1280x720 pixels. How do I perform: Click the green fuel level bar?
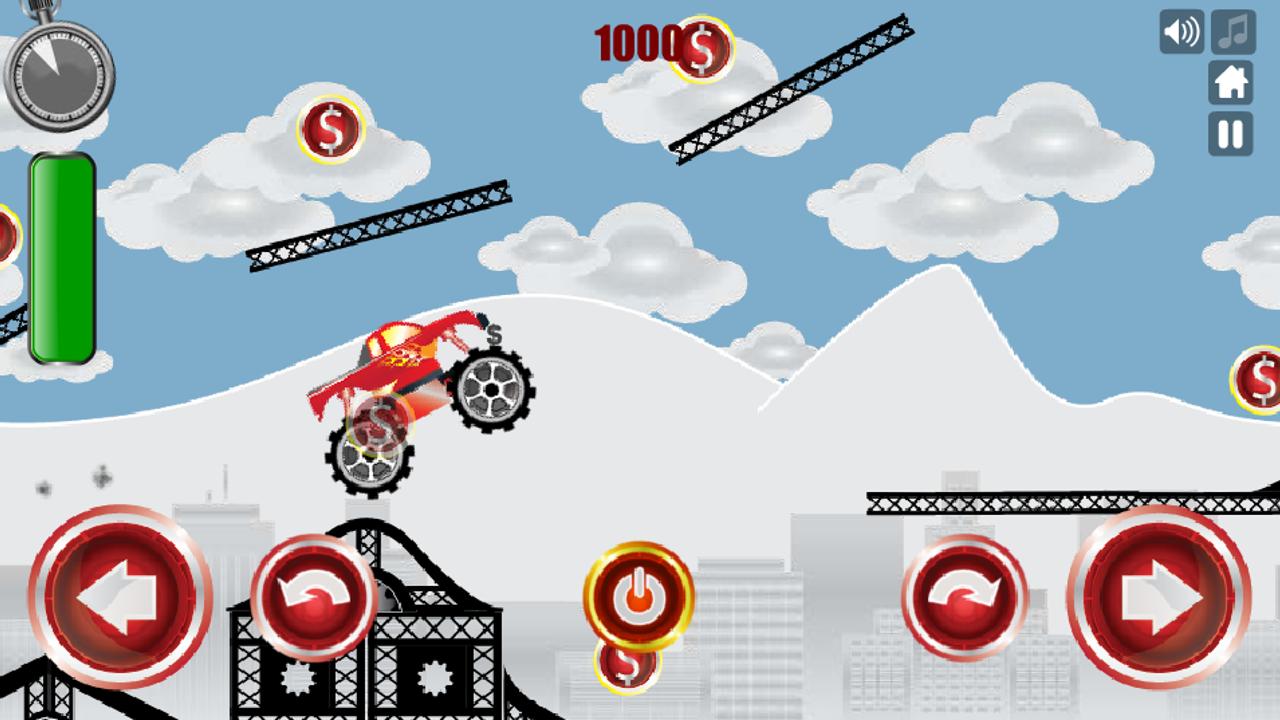(x=62, y=257)
